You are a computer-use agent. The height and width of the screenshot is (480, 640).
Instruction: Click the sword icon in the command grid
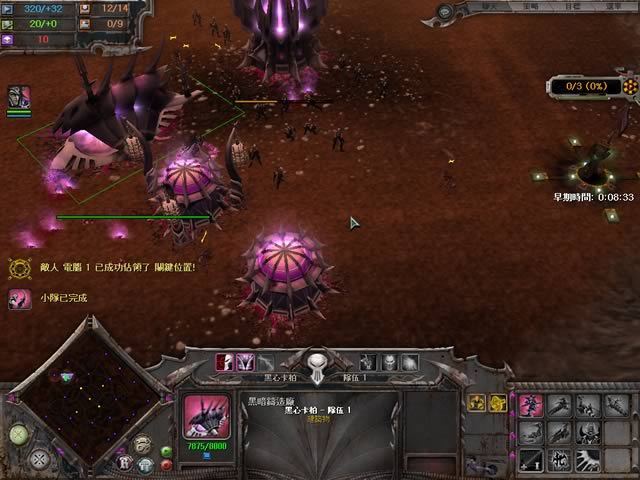pos(531,459)
